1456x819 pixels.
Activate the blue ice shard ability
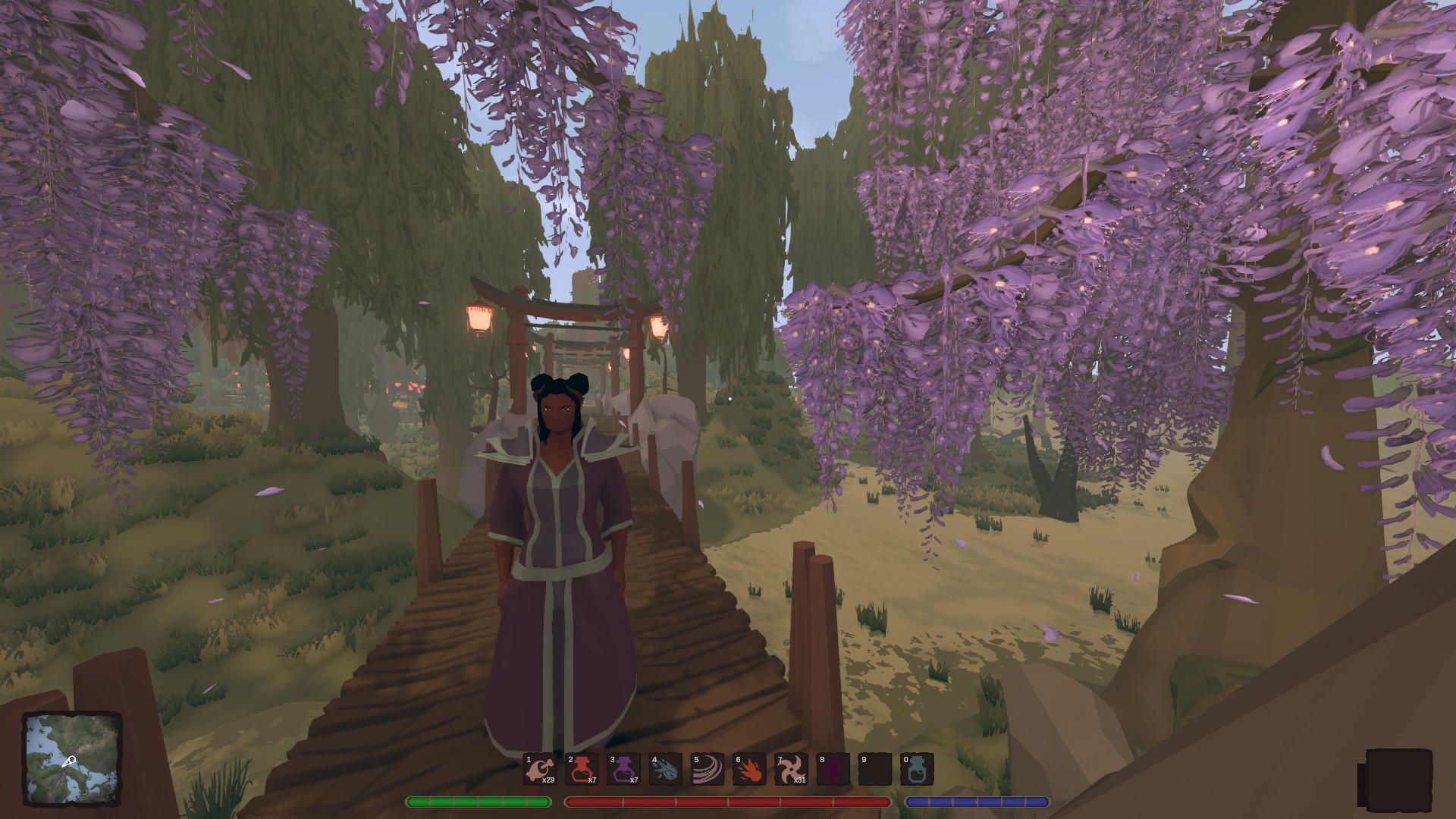(x=665, y=770)
